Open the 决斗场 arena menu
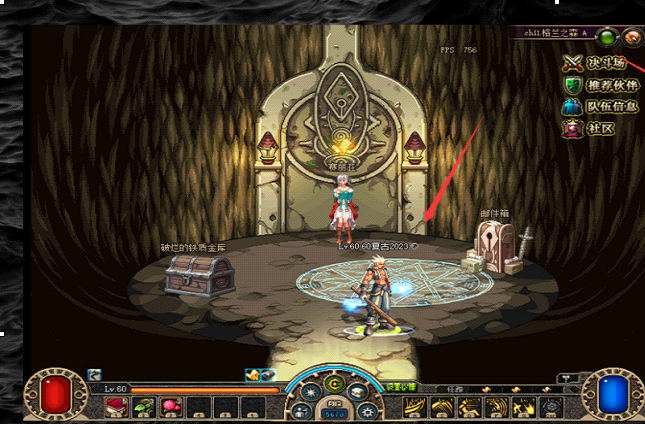Viewport: 645px width, 424px height. (x=600, y=62)
